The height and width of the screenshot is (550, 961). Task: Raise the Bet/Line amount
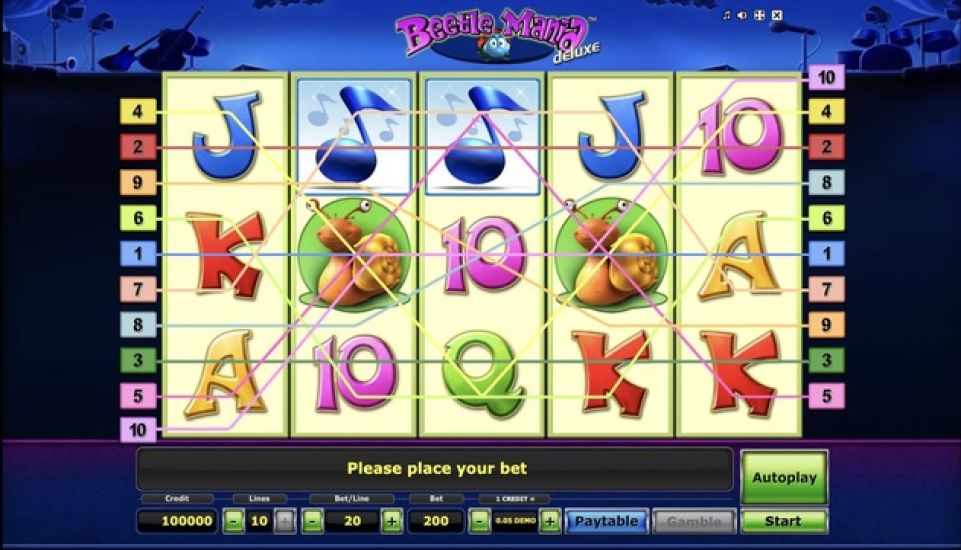tap(391, 521)
